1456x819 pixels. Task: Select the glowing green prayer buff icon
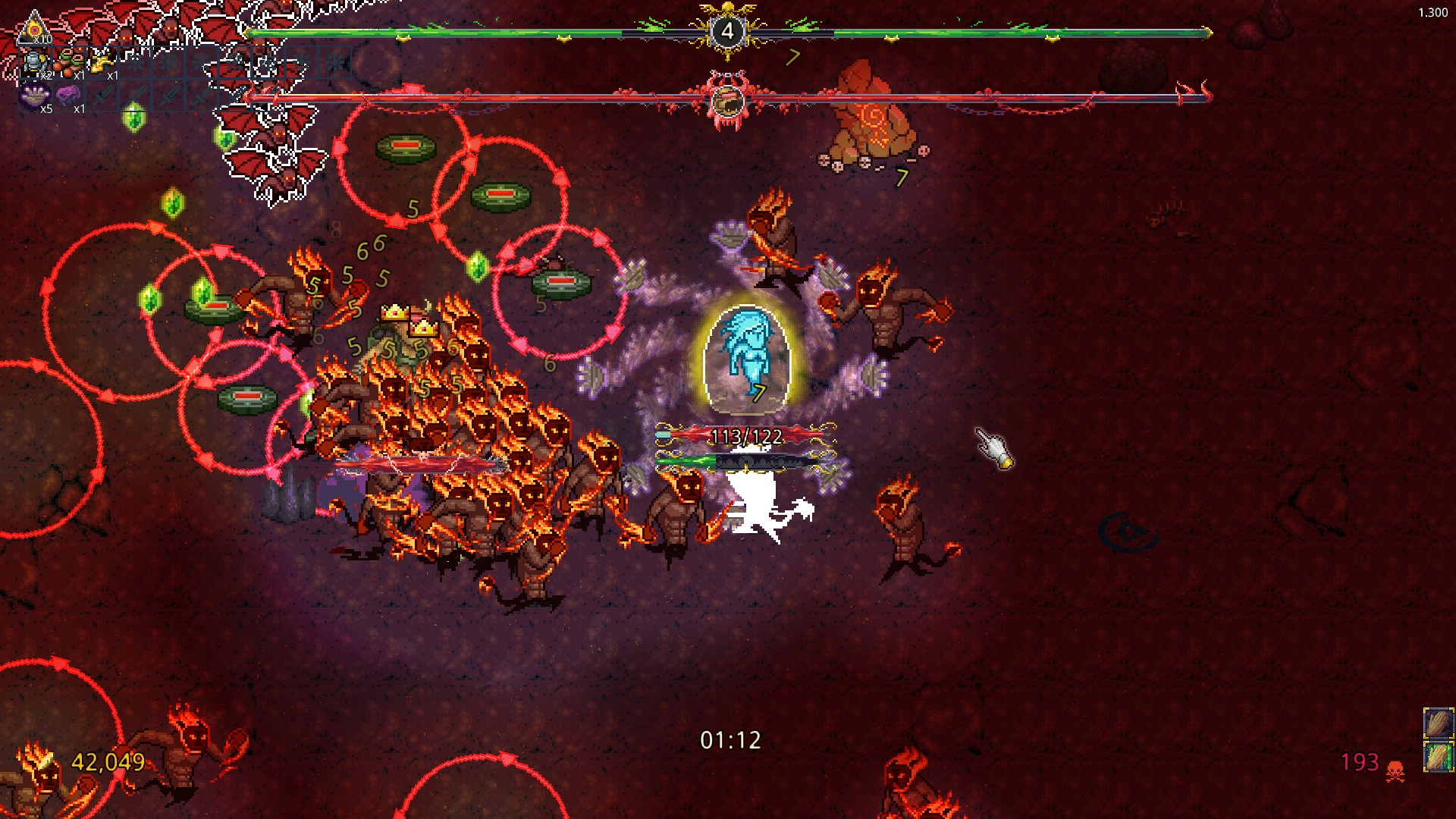pyautogui.click(x=1439, y=756)
